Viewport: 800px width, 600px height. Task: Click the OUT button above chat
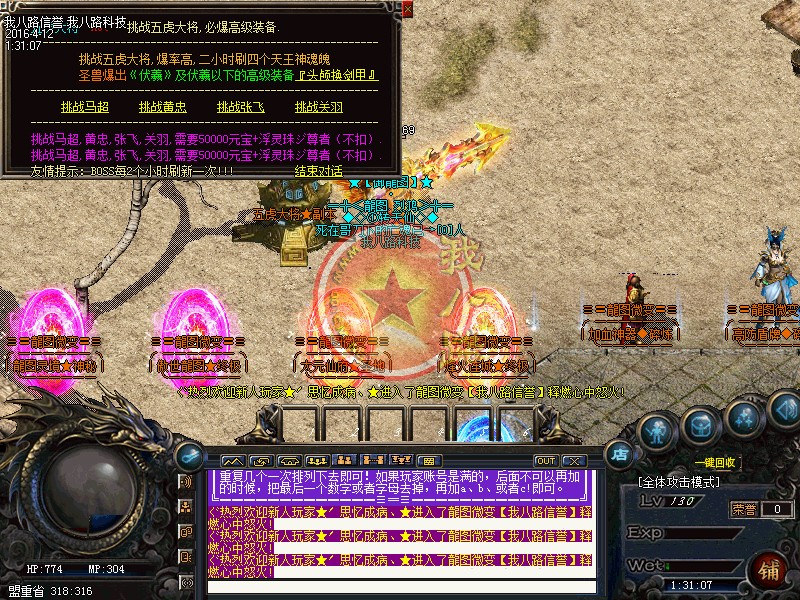546,460
